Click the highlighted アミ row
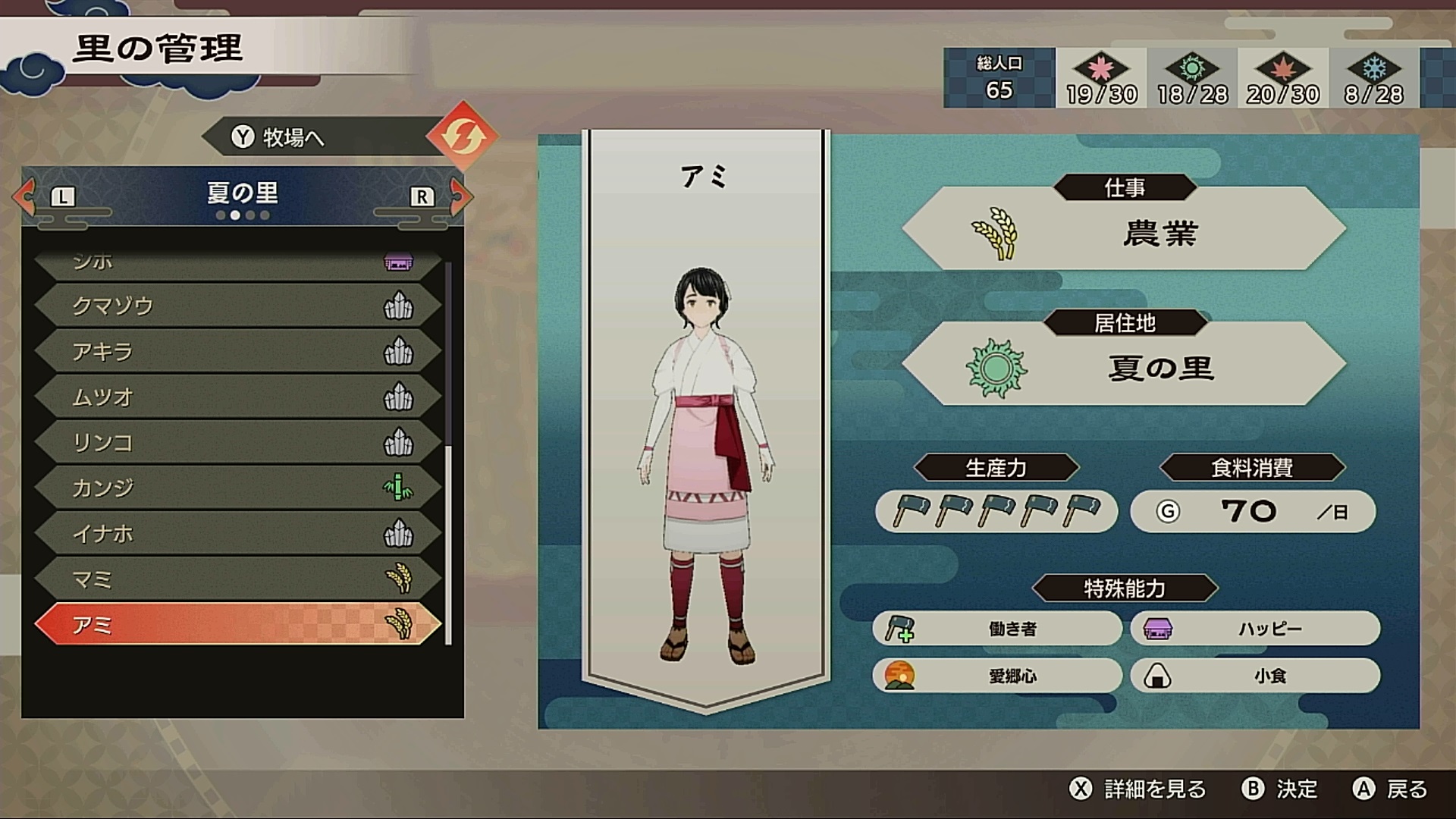1456x819 pixels. pos(235,625)
